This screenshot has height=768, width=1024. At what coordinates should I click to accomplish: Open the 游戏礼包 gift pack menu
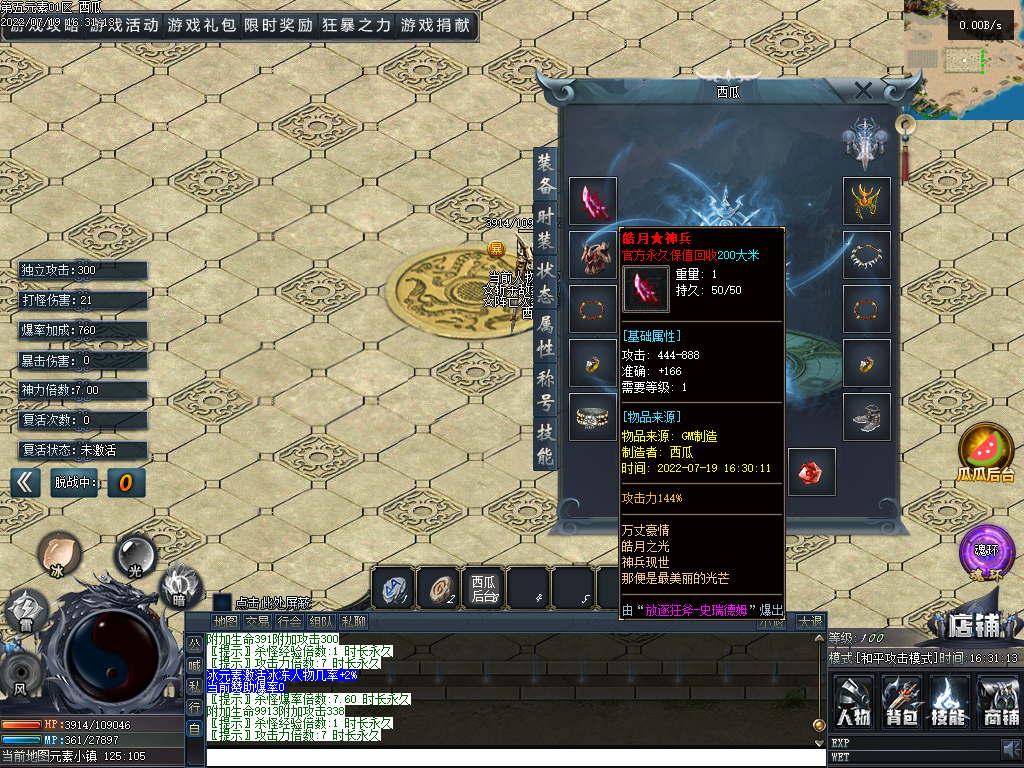coord(202,26)
